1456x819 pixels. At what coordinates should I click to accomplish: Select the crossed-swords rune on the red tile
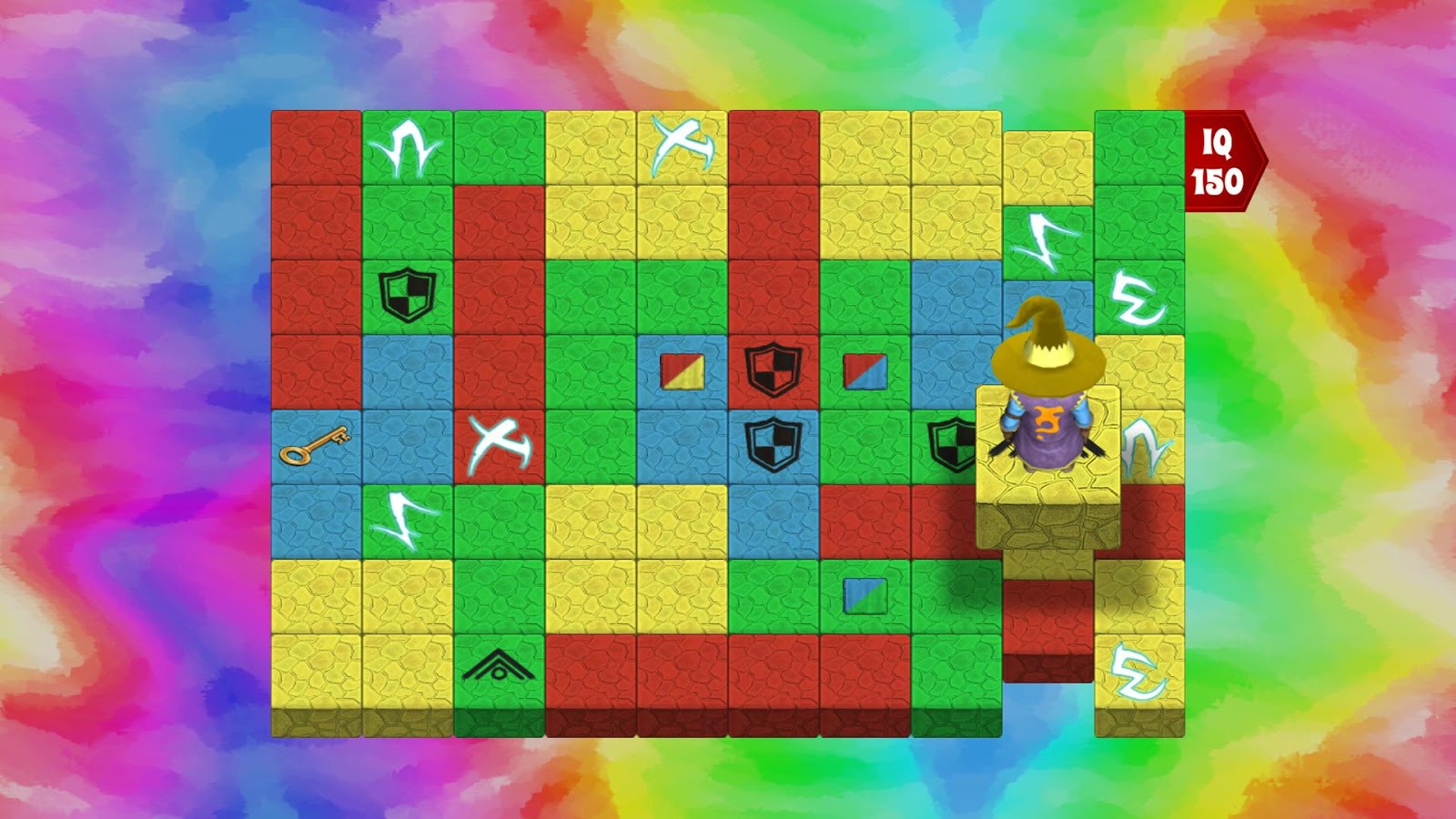499,443
